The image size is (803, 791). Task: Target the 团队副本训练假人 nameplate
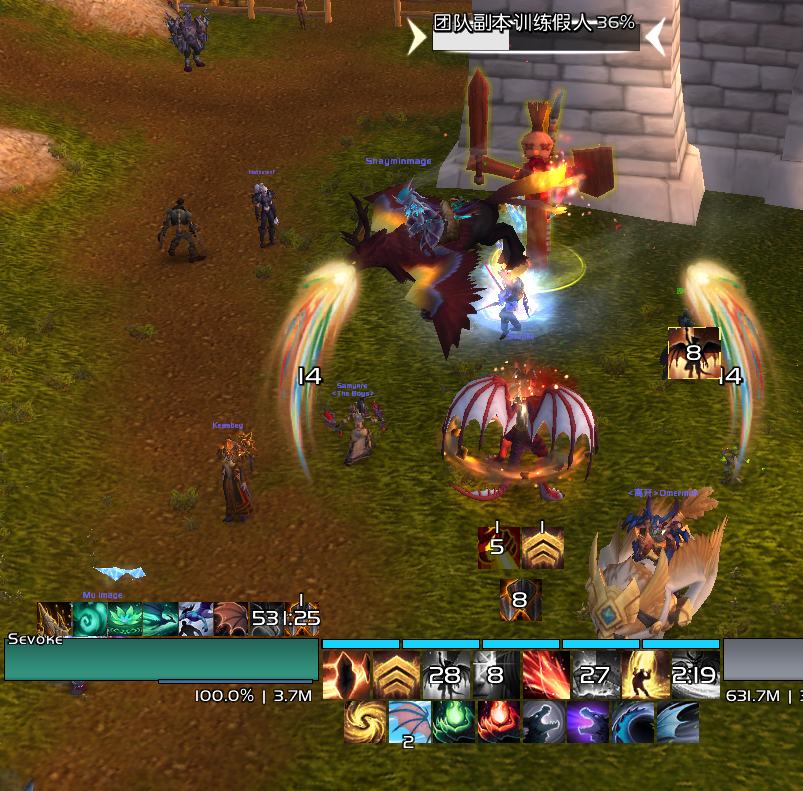coord(535,33)
